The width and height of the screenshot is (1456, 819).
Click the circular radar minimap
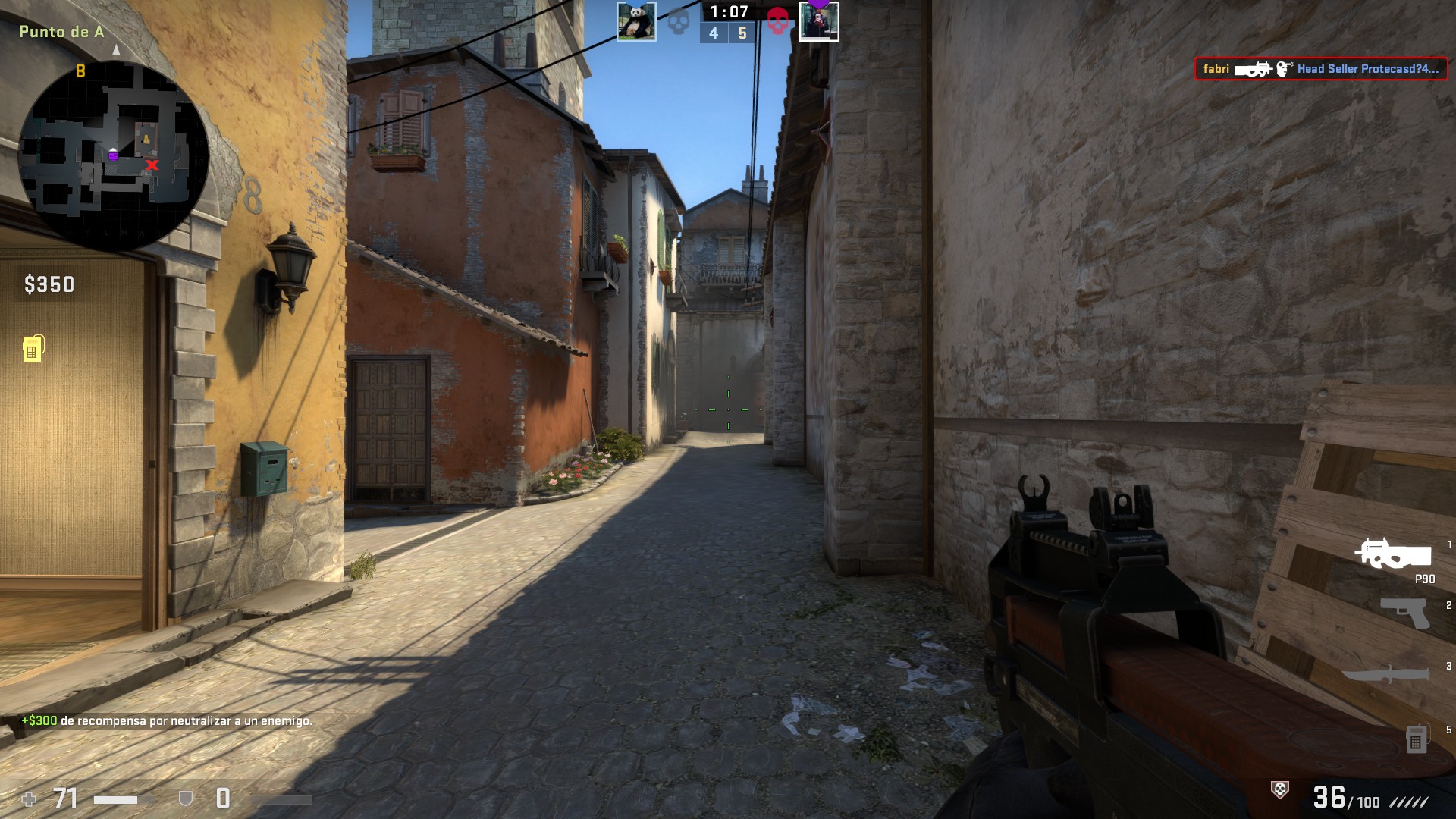click(x=114, y=155)
